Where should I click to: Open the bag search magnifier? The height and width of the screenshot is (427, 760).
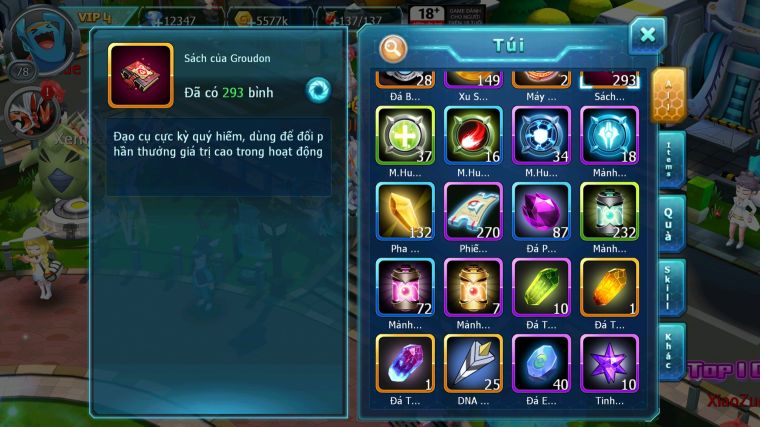click(x=394, y=47)
